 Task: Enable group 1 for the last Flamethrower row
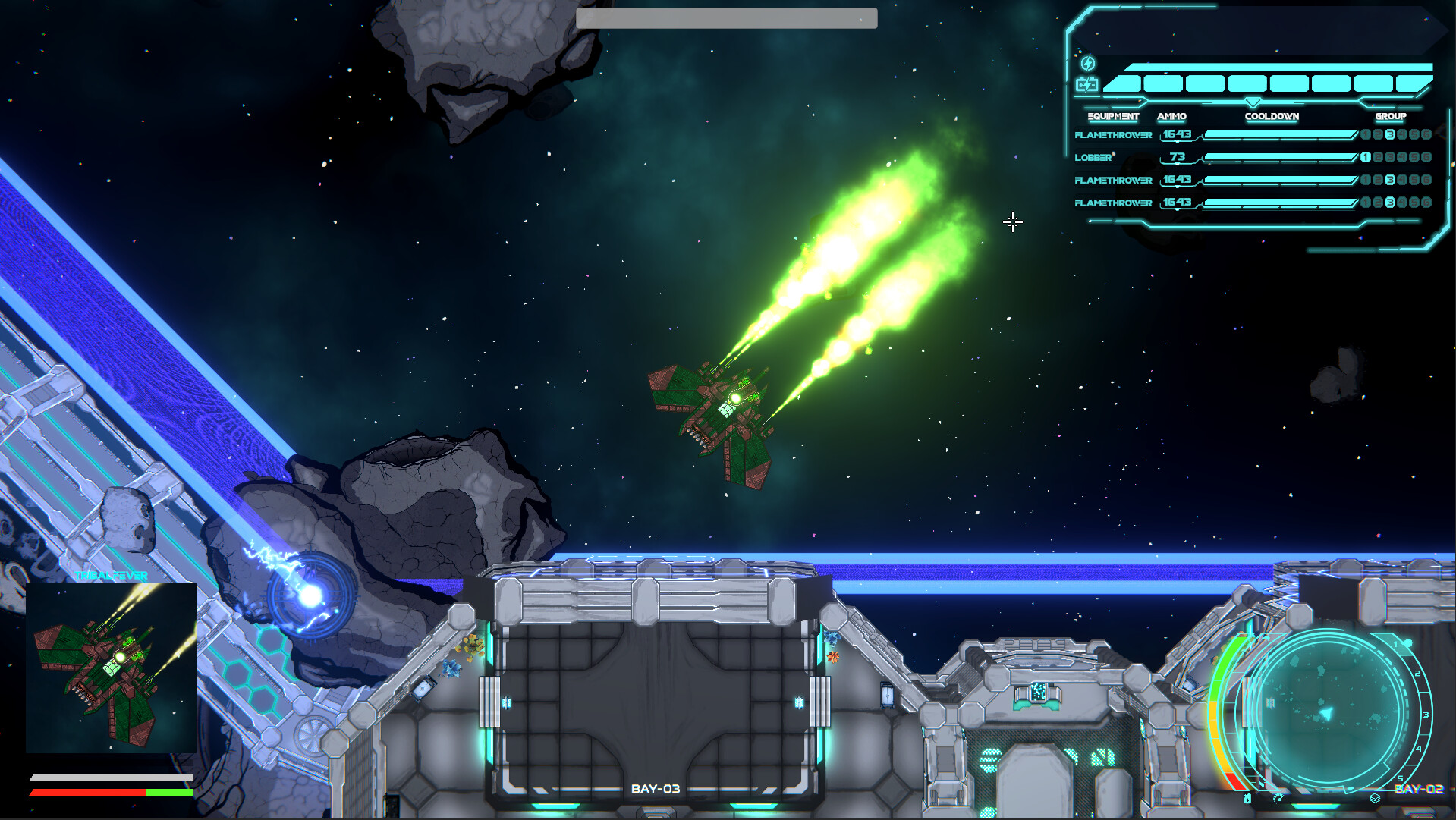(1366, 203)
